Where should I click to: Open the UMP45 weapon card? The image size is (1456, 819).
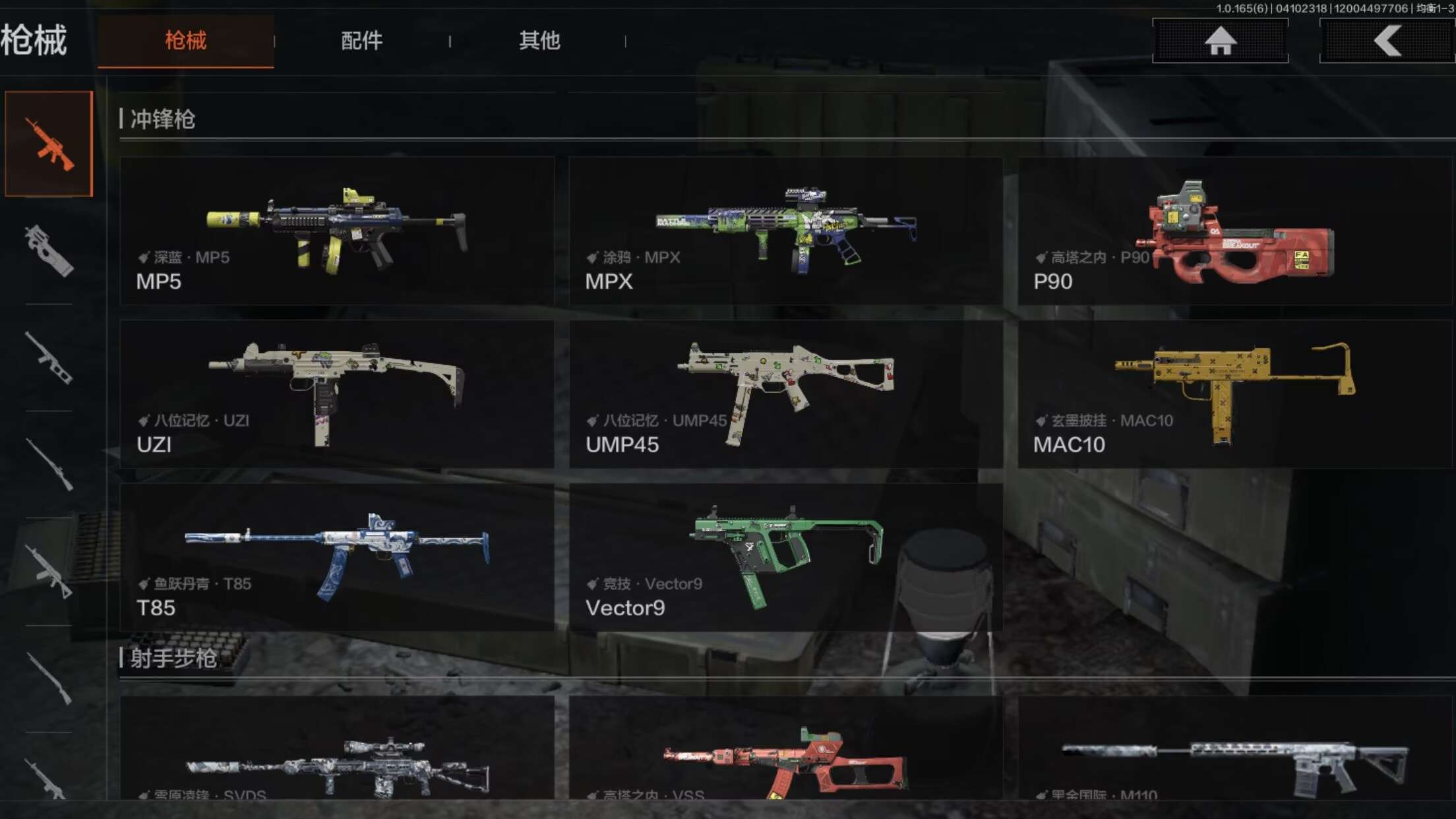785,394
